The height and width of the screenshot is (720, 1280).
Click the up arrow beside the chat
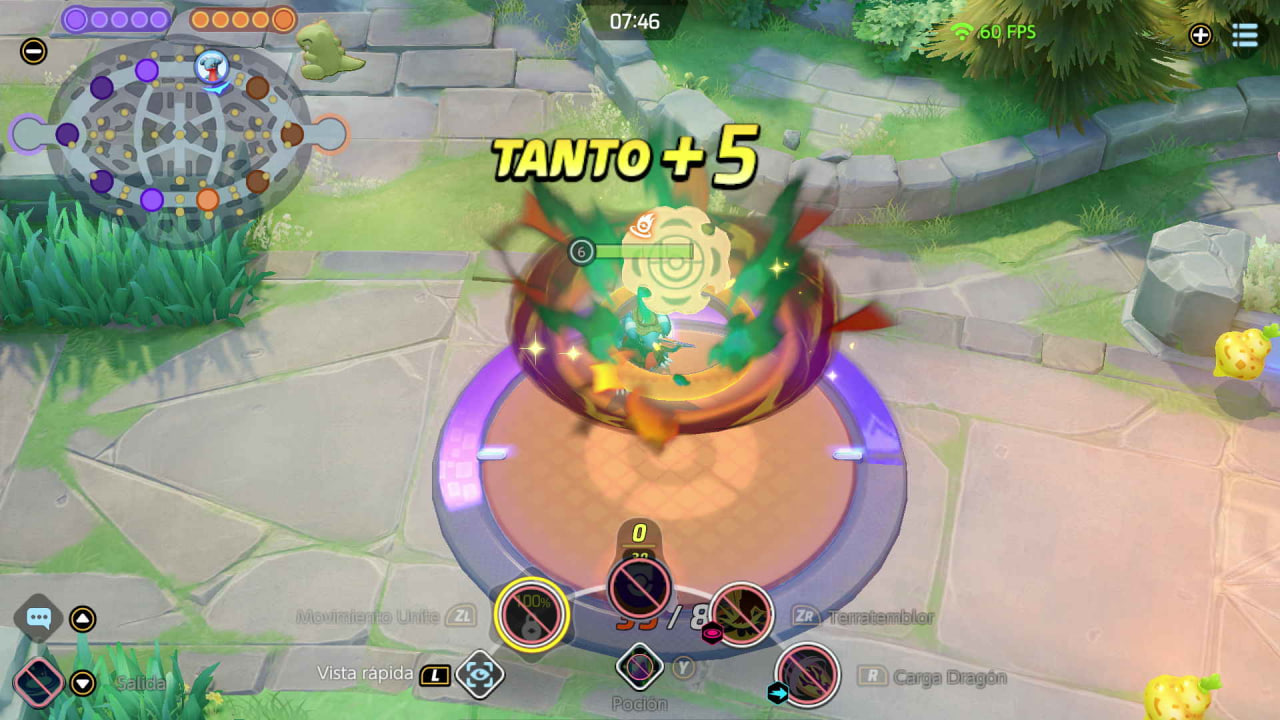point(83,619)
